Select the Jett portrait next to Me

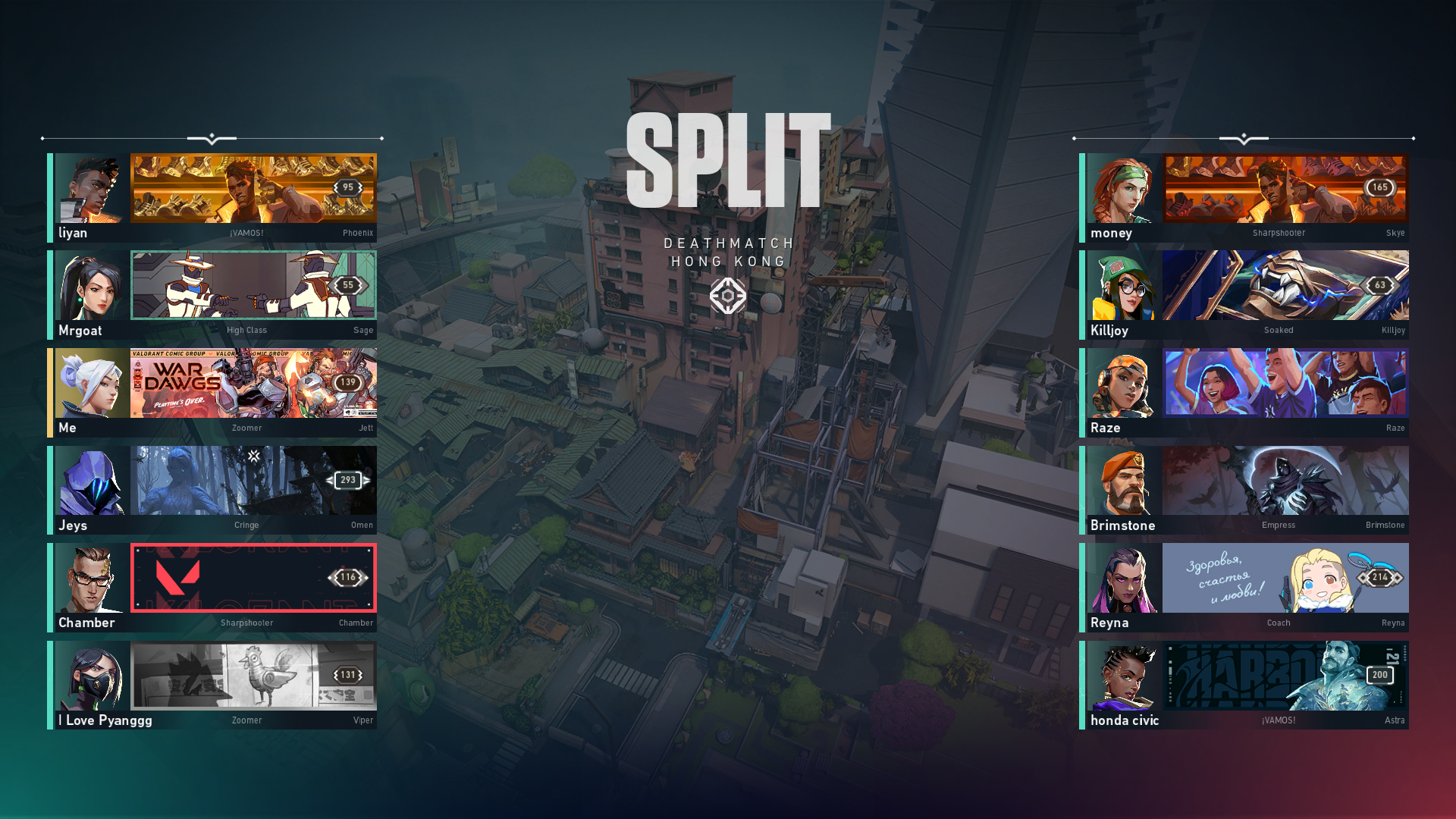91,384
